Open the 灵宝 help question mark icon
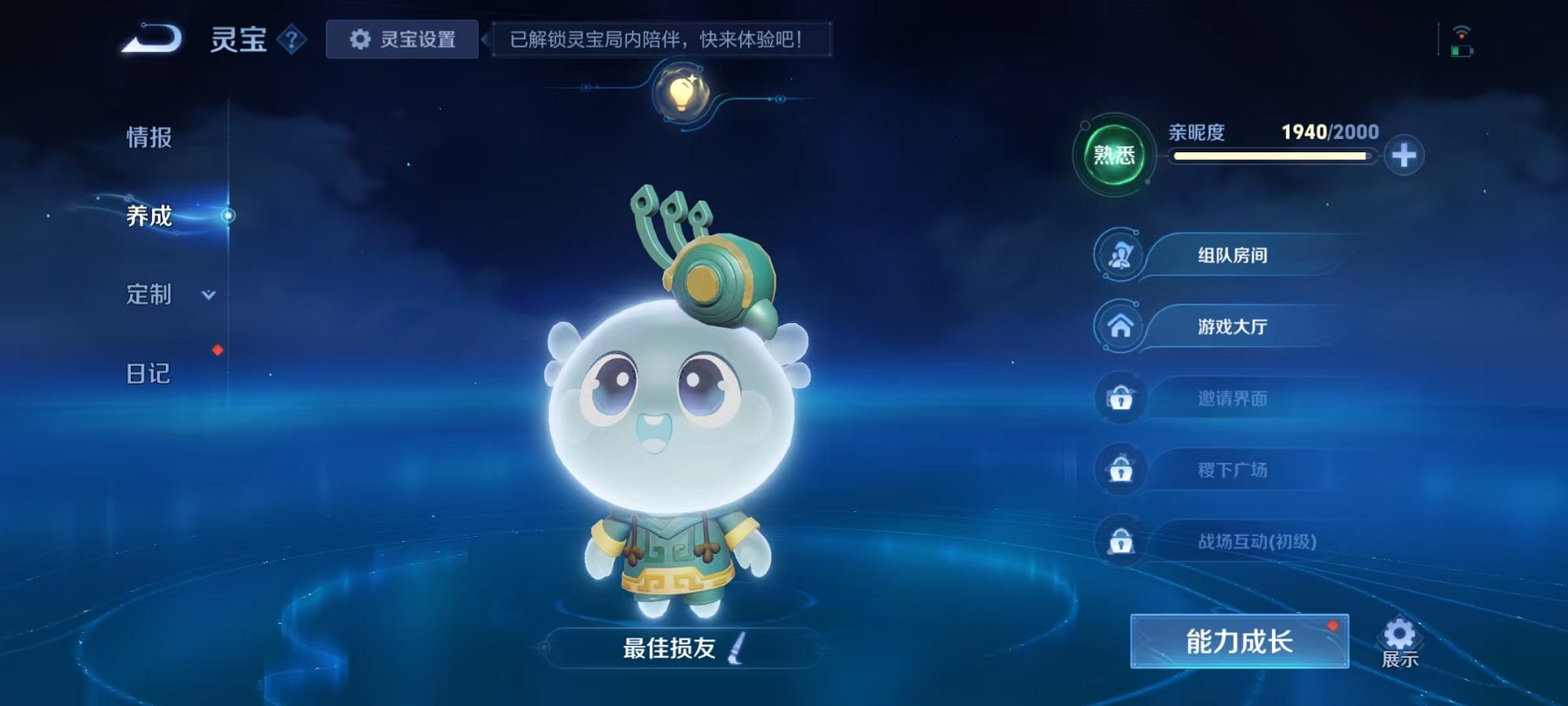Viewport: 1568px width, 706px height. [293, 40]
